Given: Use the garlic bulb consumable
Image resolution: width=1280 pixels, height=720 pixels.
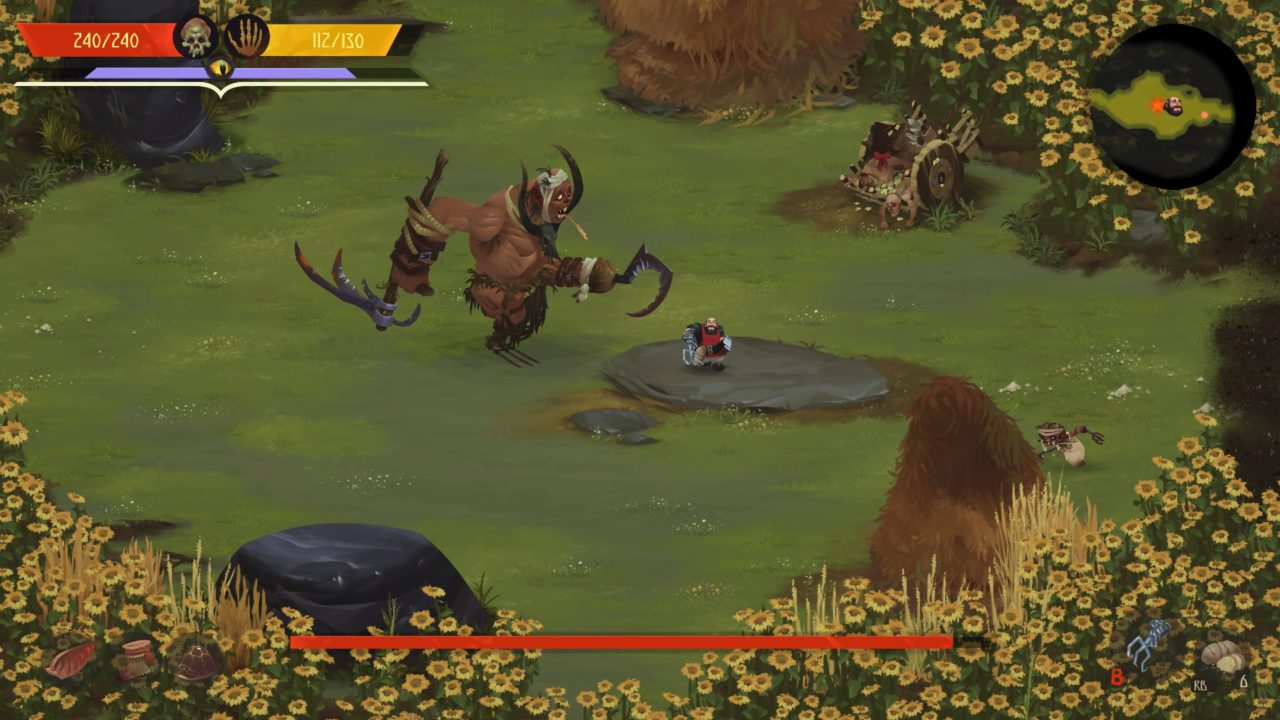Looking at the screenshot, I should [1222, 657].
